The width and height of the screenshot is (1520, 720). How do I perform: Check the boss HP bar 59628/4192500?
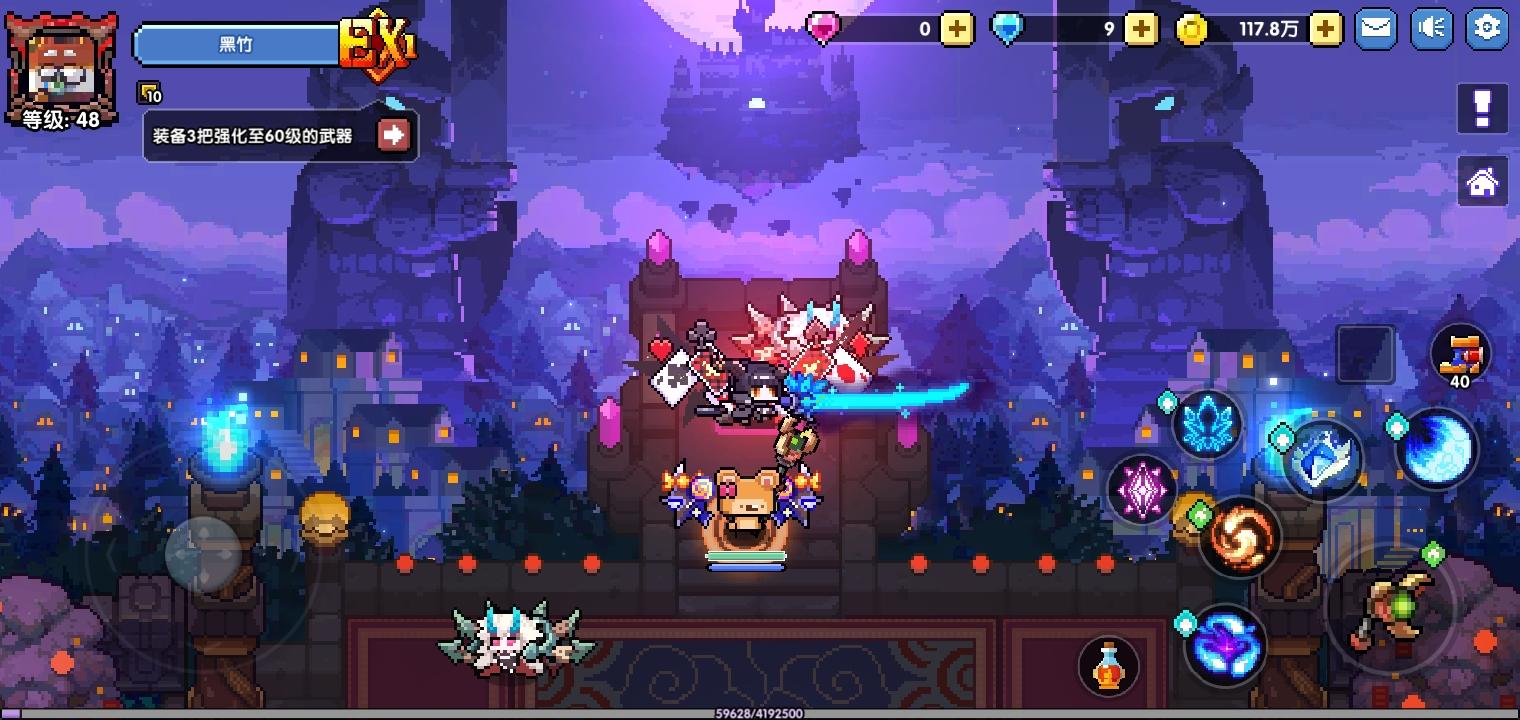coord(760,713)
